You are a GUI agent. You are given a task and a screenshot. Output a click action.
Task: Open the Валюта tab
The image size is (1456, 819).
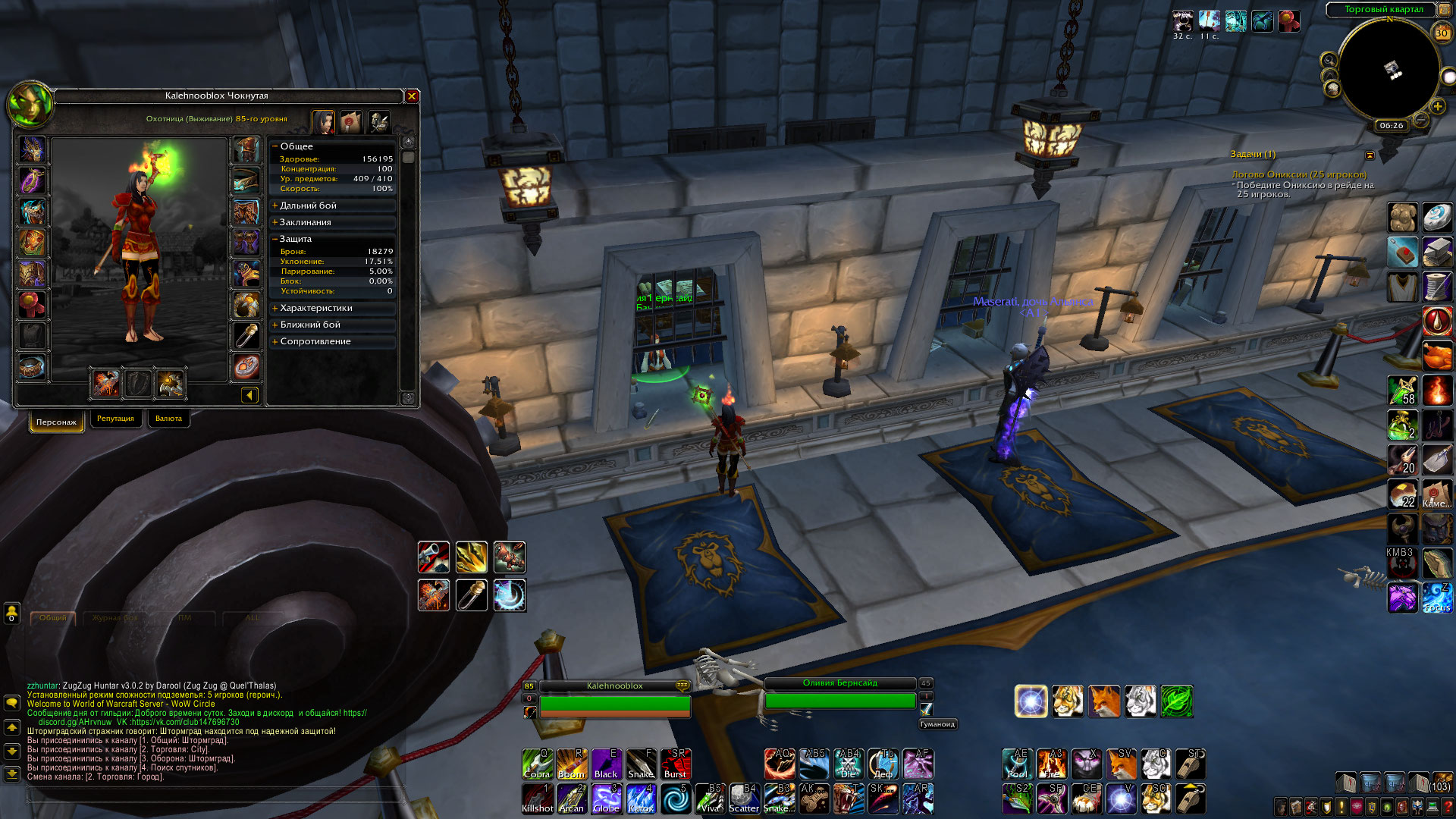coord(168,419)
